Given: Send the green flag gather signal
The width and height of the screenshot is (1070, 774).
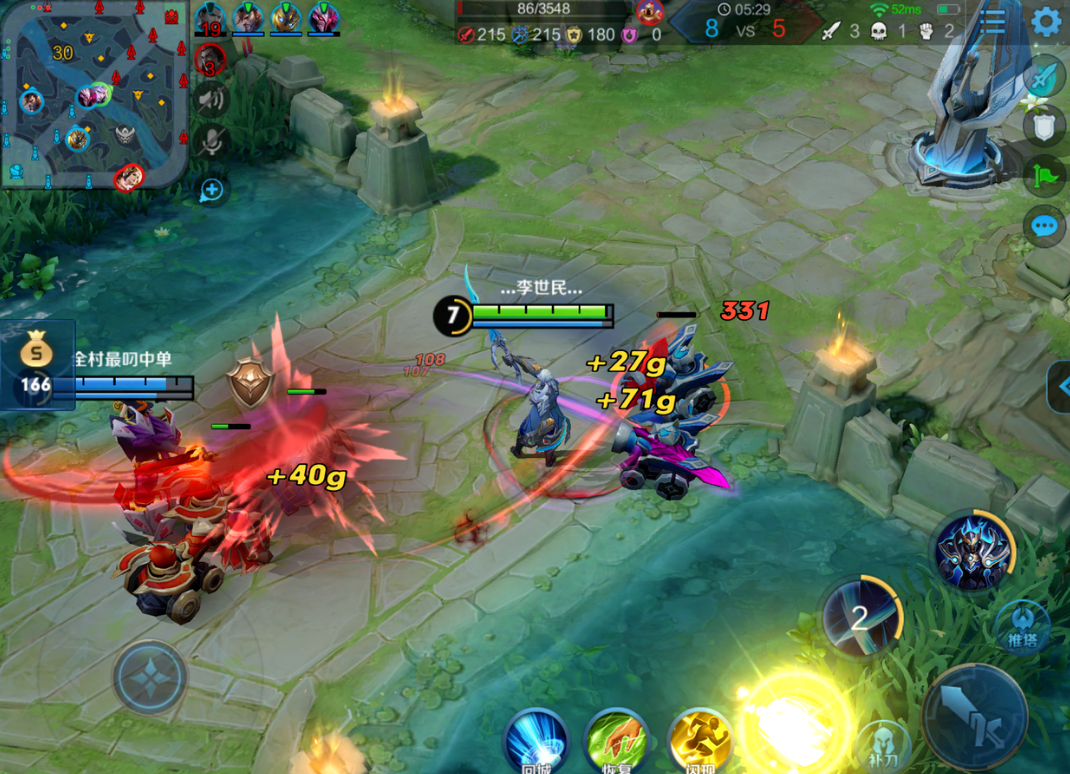Looking at the screenshot, I should point(1043,176).
